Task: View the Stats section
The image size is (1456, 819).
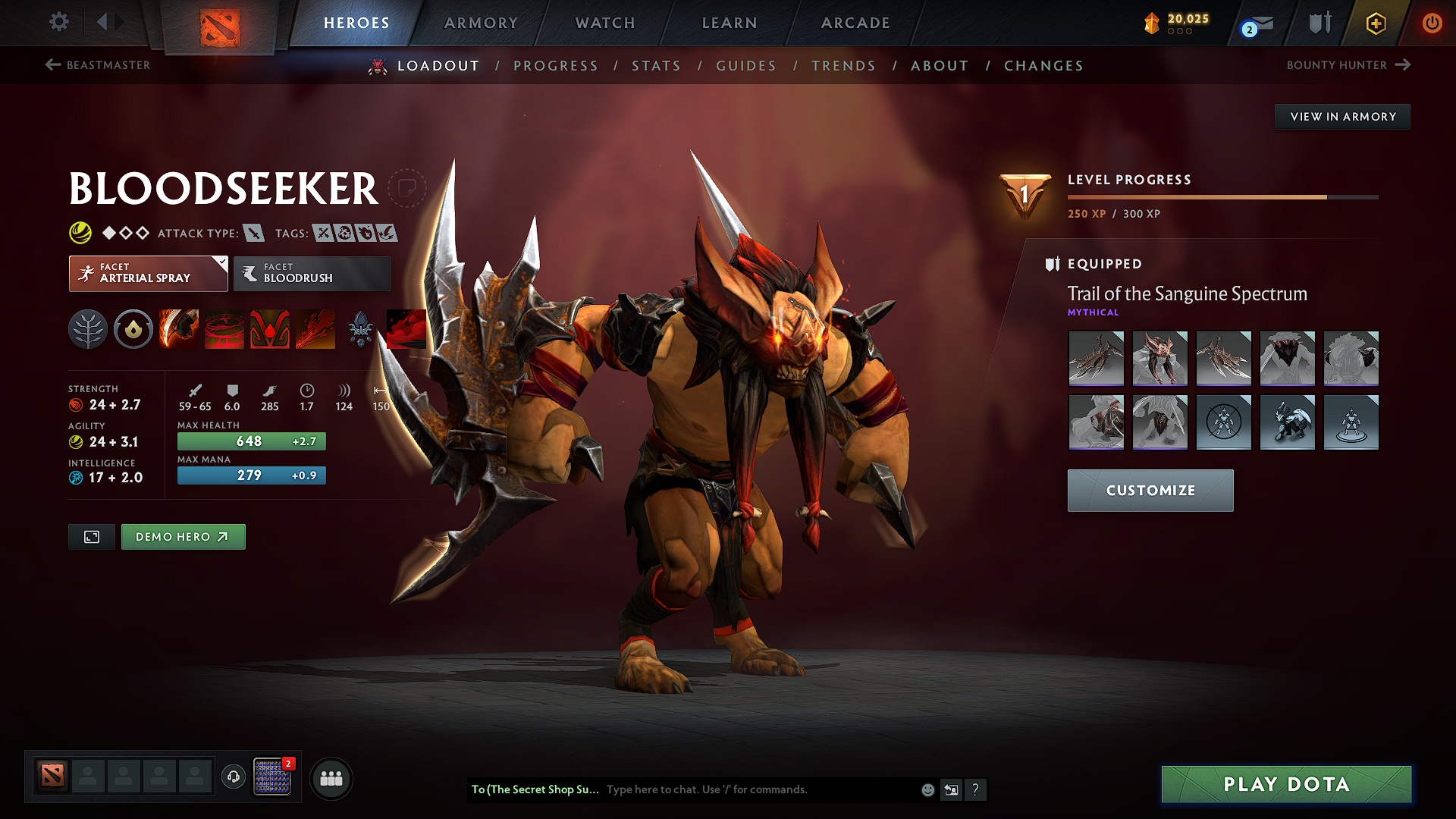Action: (656, 66)
